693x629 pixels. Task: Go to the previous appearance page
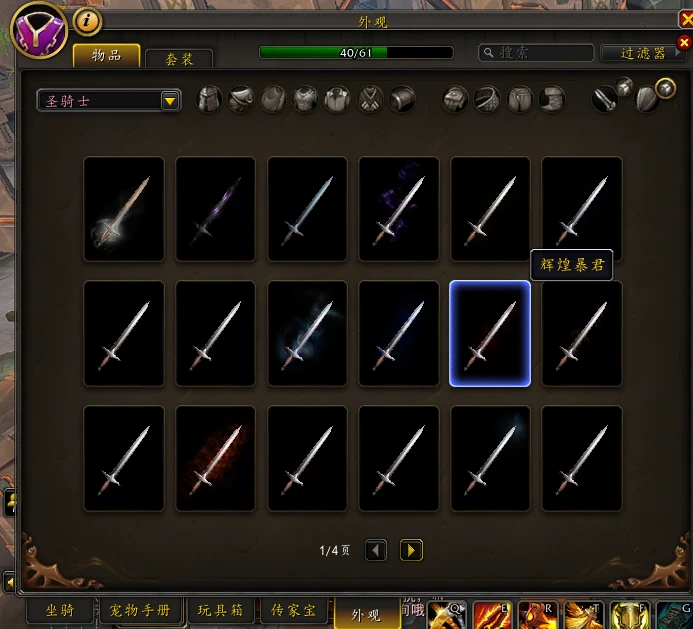376,550
